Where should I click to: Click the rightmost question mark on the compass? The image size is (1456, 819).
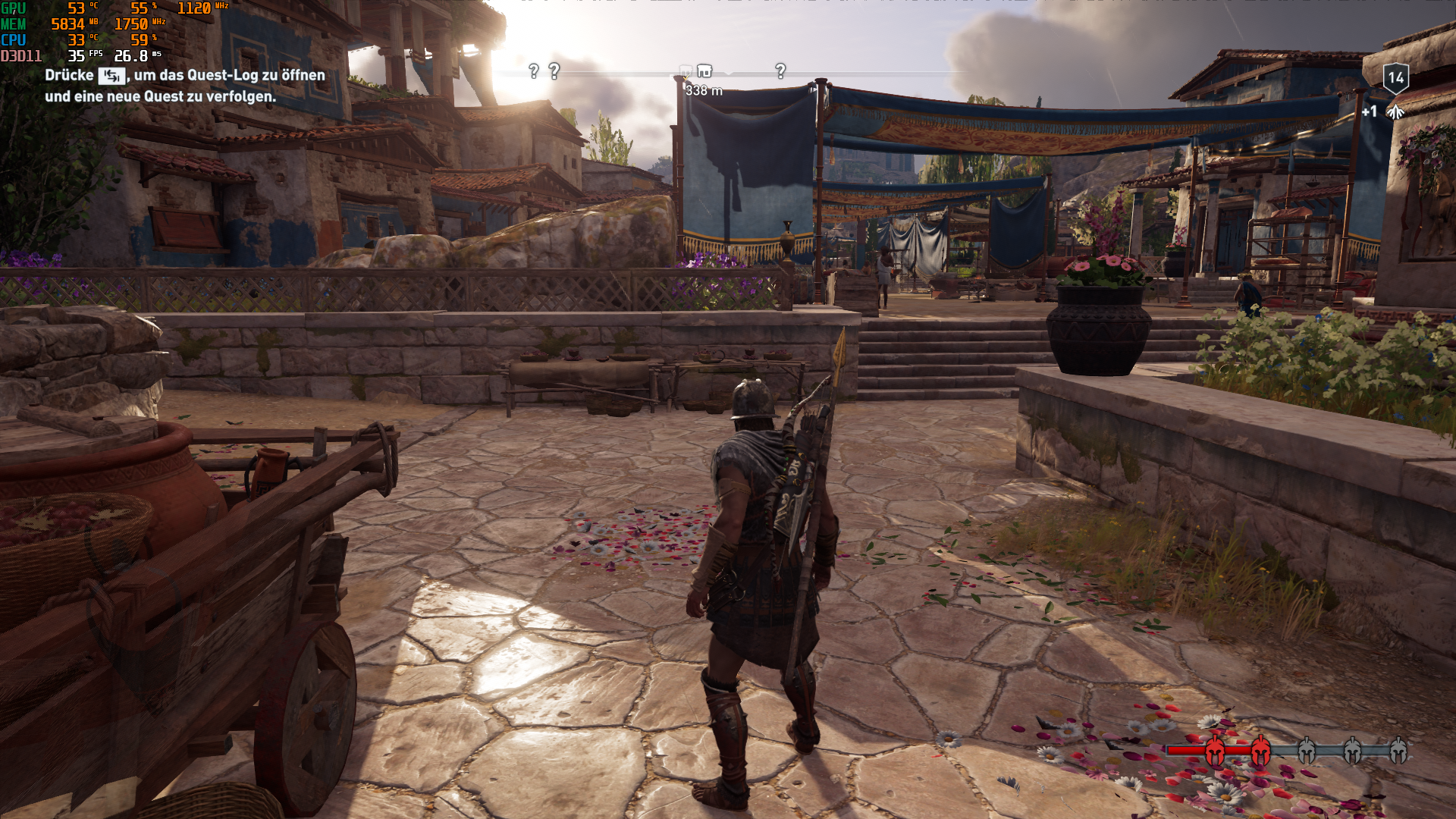(780, 71)
